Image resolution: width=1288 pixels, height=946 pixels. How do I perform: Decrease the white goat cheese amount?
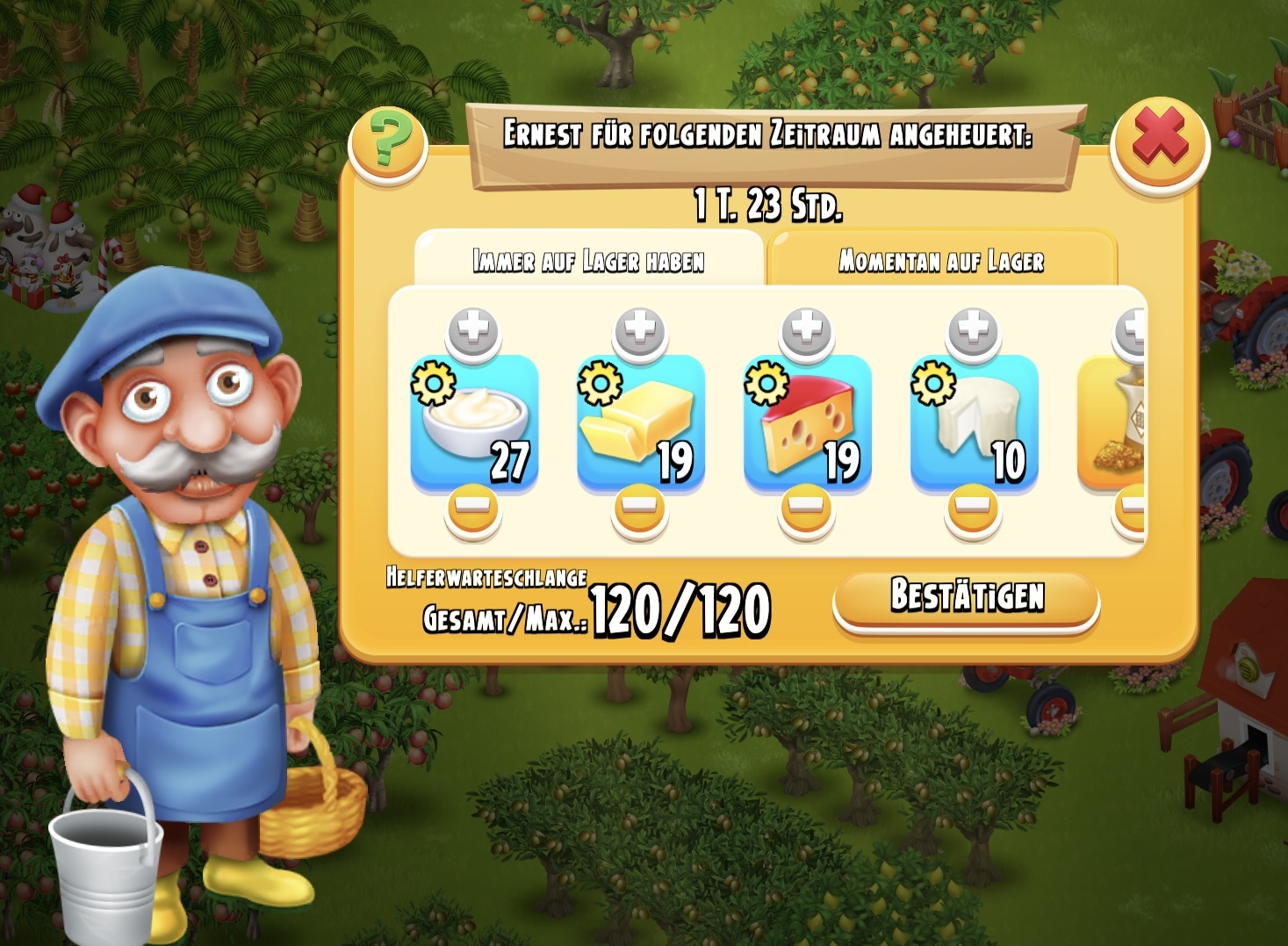pos(974,509)
